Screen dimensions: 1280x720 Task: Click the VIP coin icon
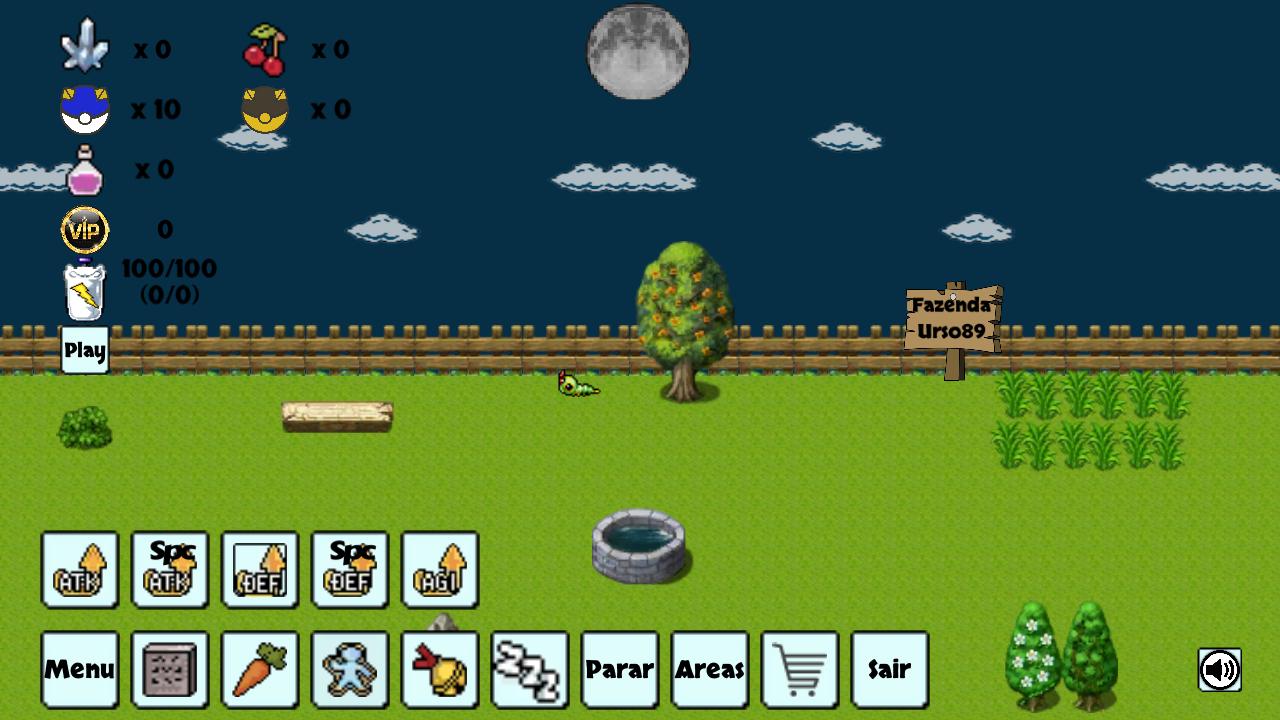click(82, 228)
